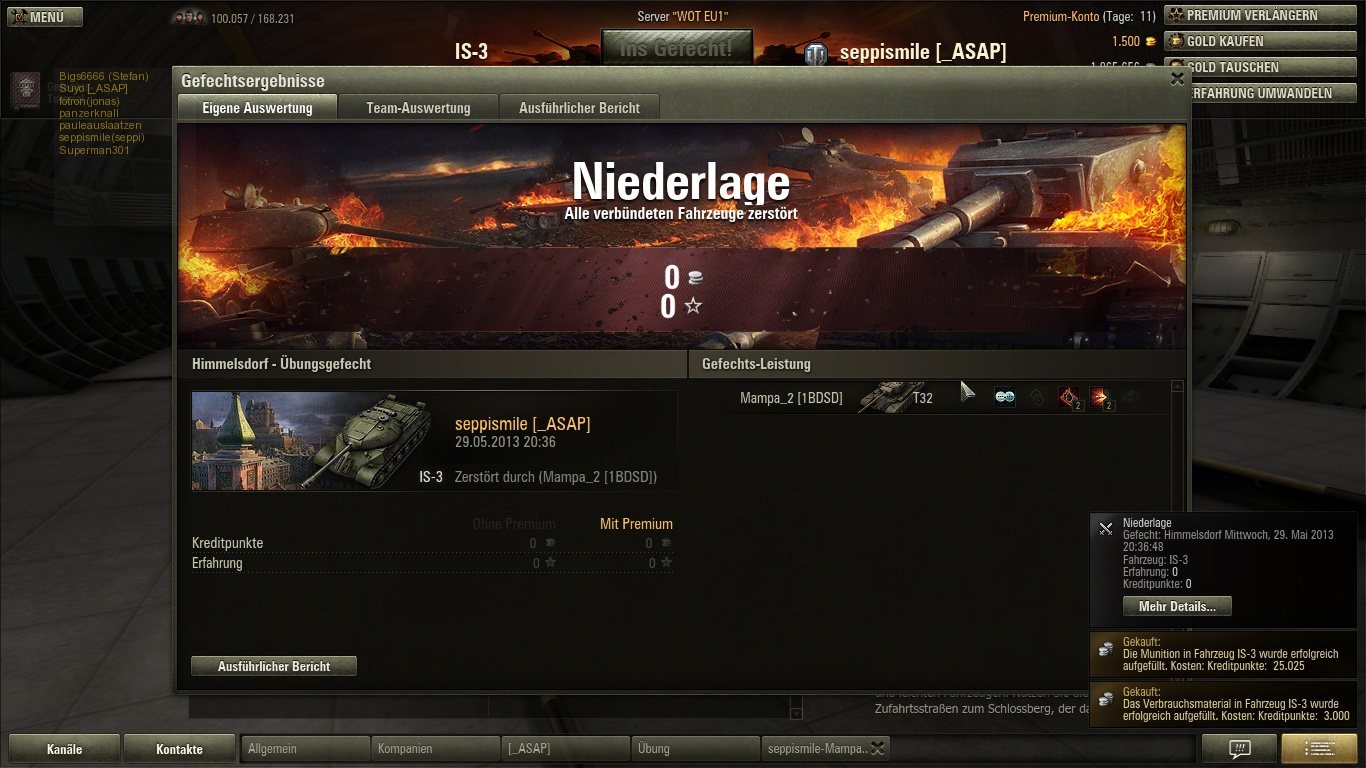Select the Kompanien chat tab
This screenshot has width=1366, height=768.
point(435,749)
